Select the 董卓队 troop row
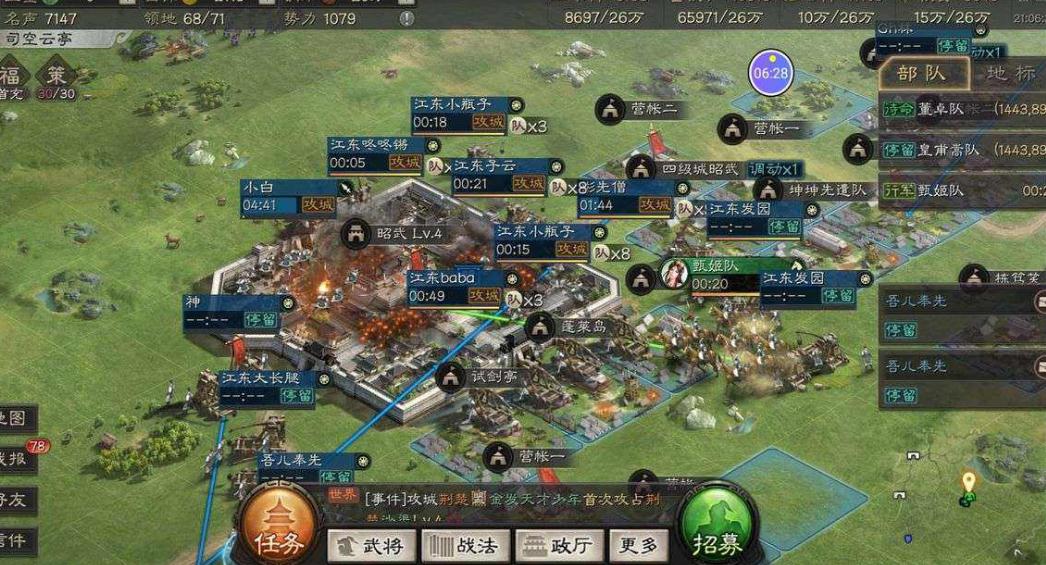 tap(962, 109)
